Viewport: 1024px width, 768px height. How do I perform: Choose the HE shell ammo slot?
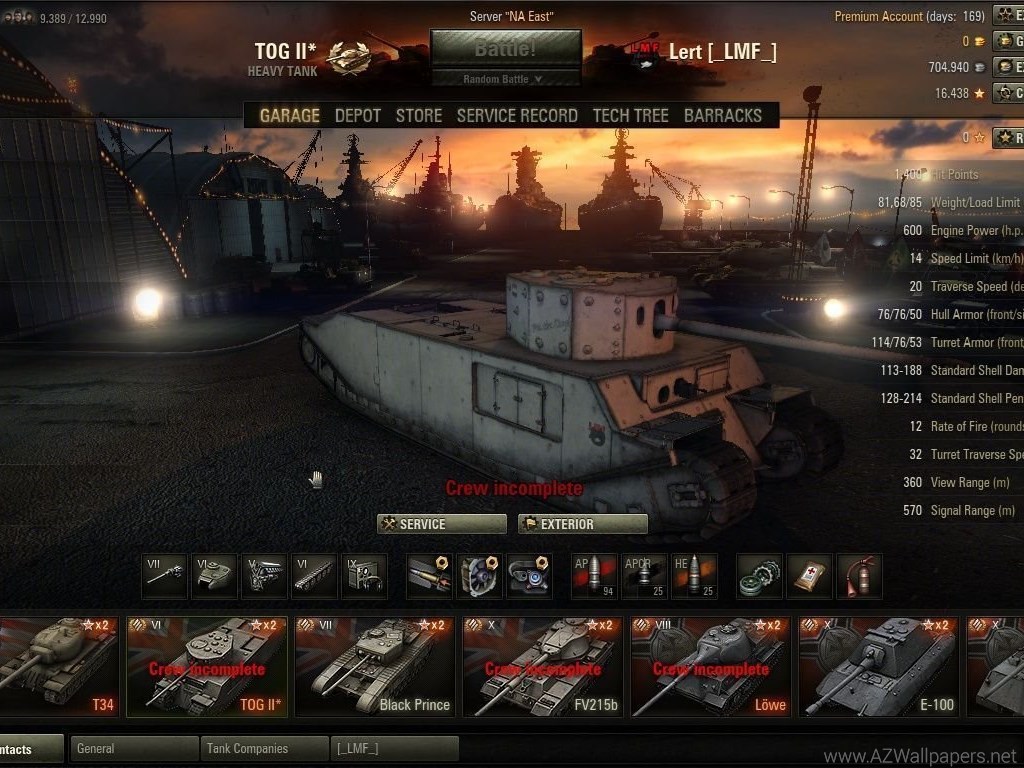tap(693, 576)
